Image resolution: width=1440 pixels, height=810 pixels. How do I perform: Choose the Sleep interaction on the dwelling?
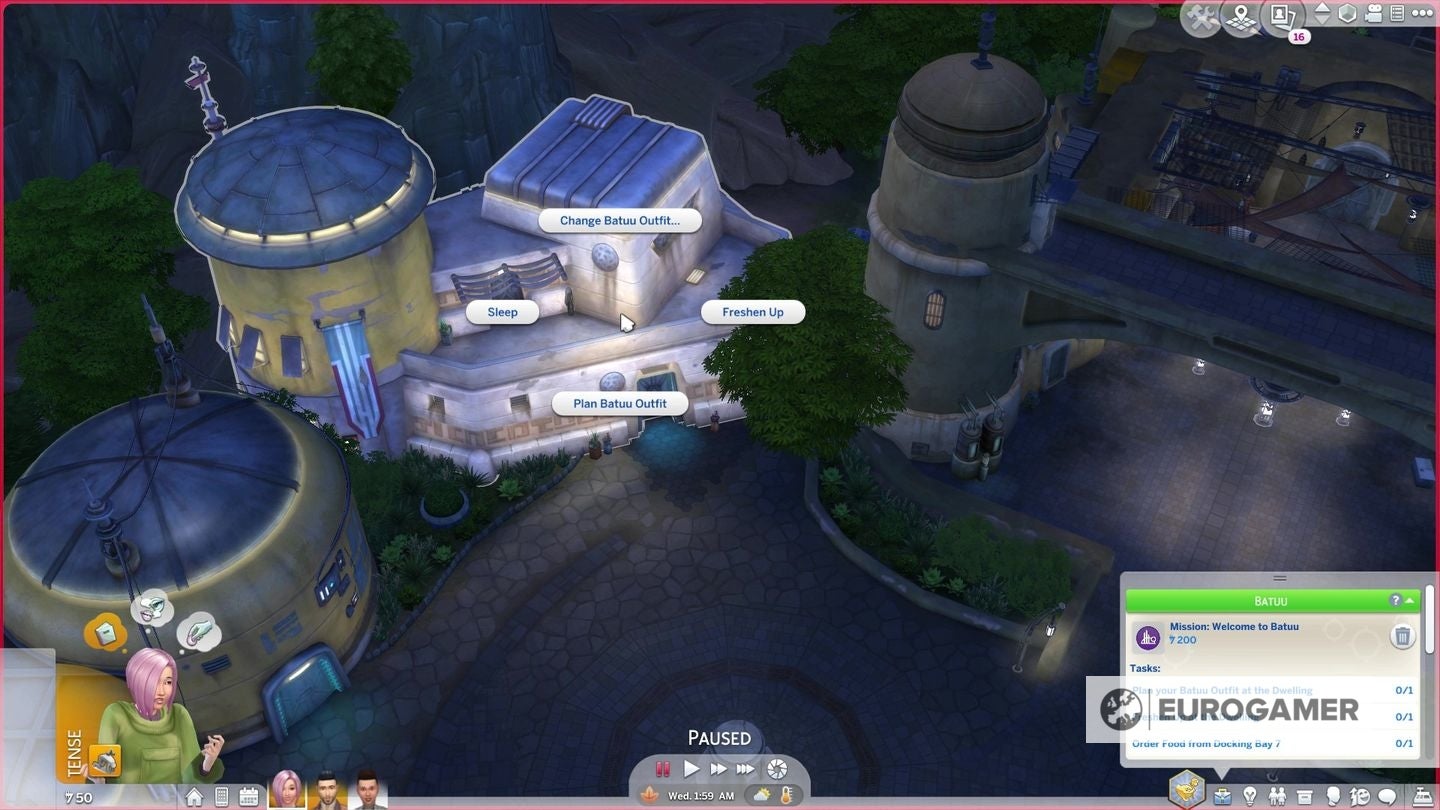501,312
